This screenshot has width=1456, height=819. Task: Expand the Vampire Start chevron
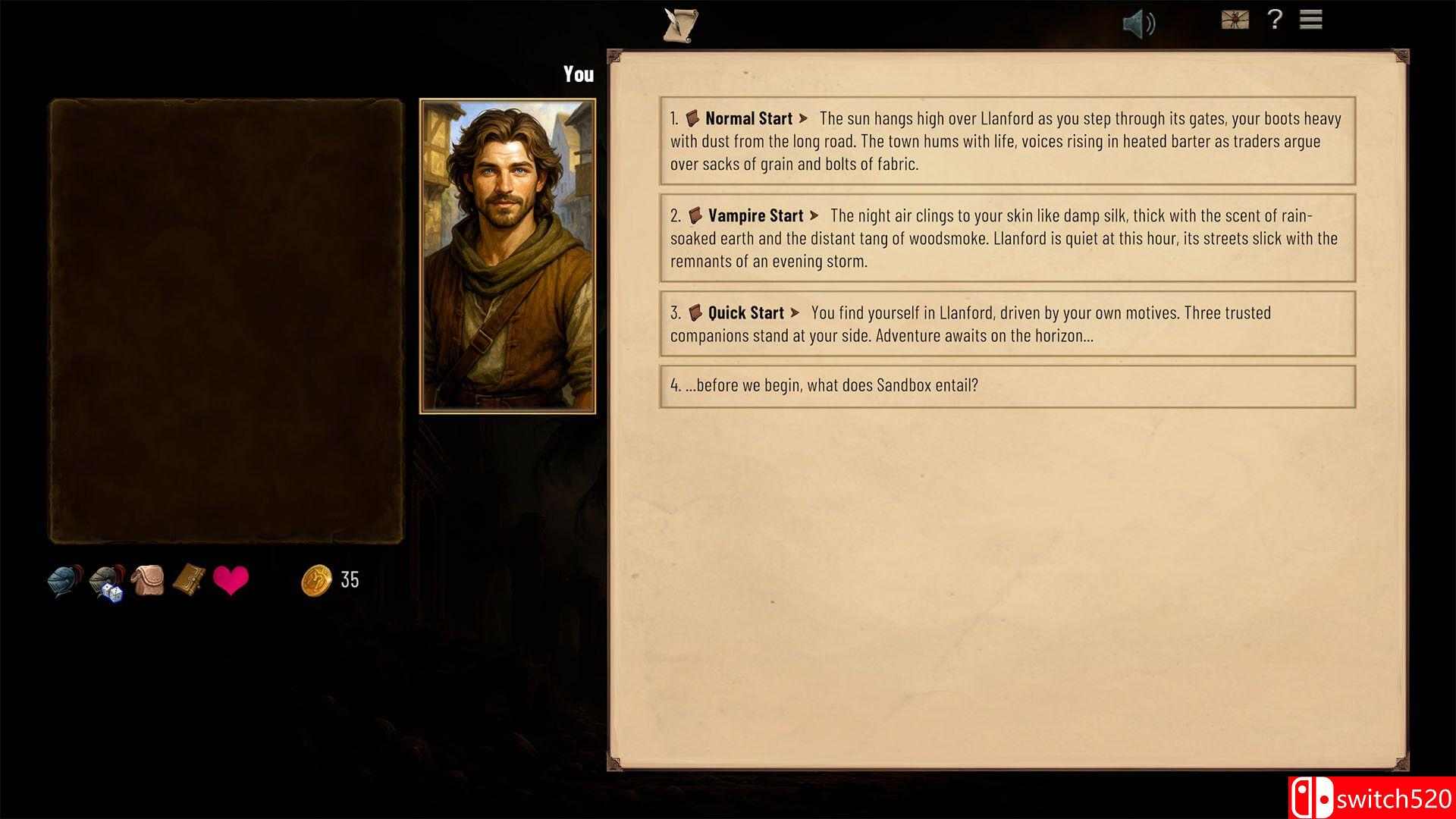(813, 215)
